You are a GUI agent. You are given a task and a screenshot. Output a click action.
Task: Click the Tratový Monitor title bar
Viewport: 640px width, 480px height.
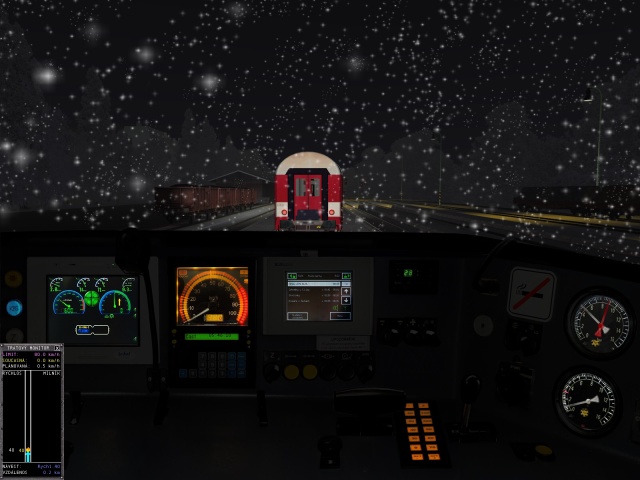[x=28, y=347]
